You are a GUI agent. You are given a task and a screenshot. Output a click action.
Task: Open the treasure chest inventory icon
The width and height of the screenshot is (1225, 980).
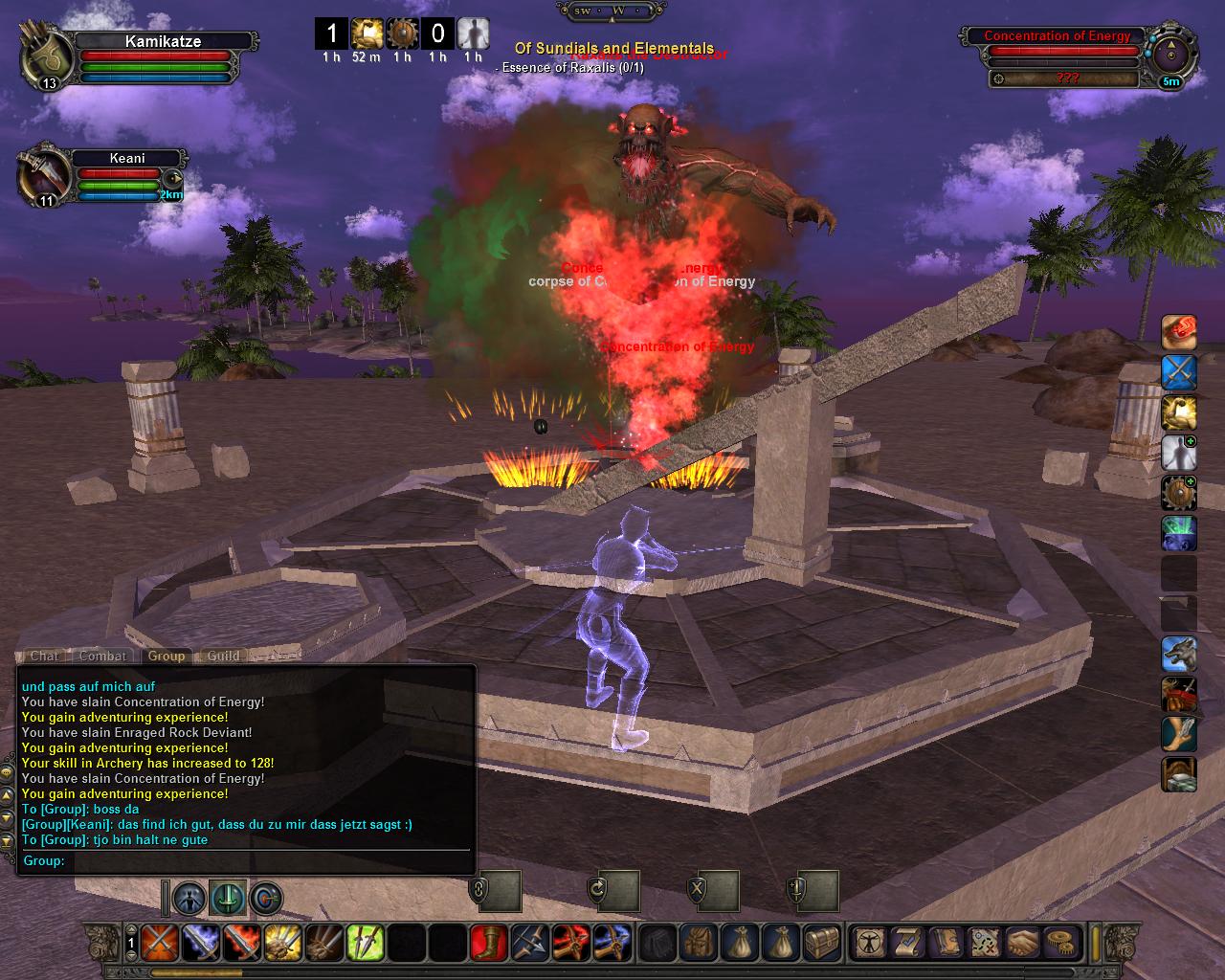click(820, 943)
